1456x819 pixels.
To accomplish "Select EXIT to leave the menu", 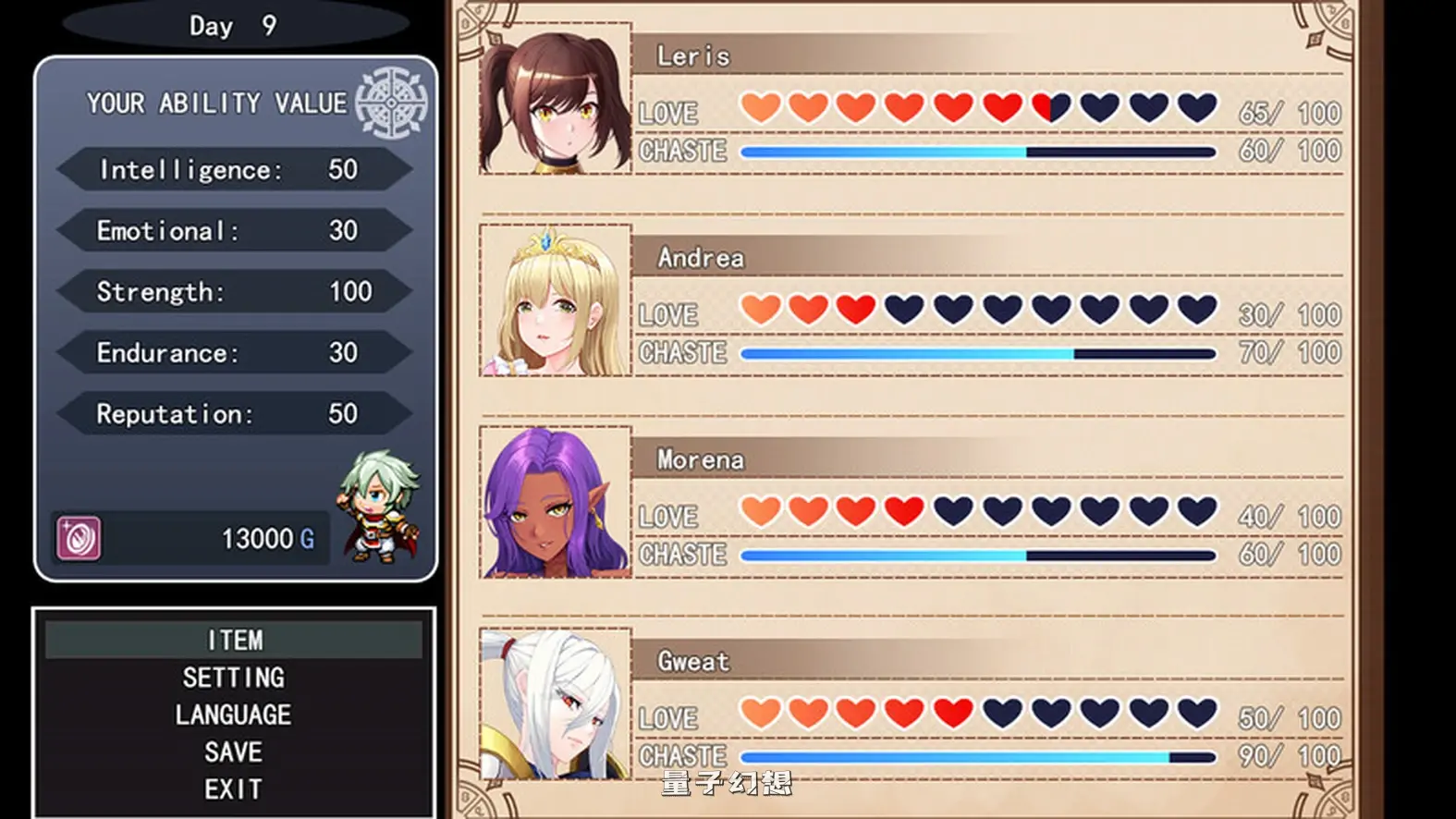I will click(x=234, y=789).
